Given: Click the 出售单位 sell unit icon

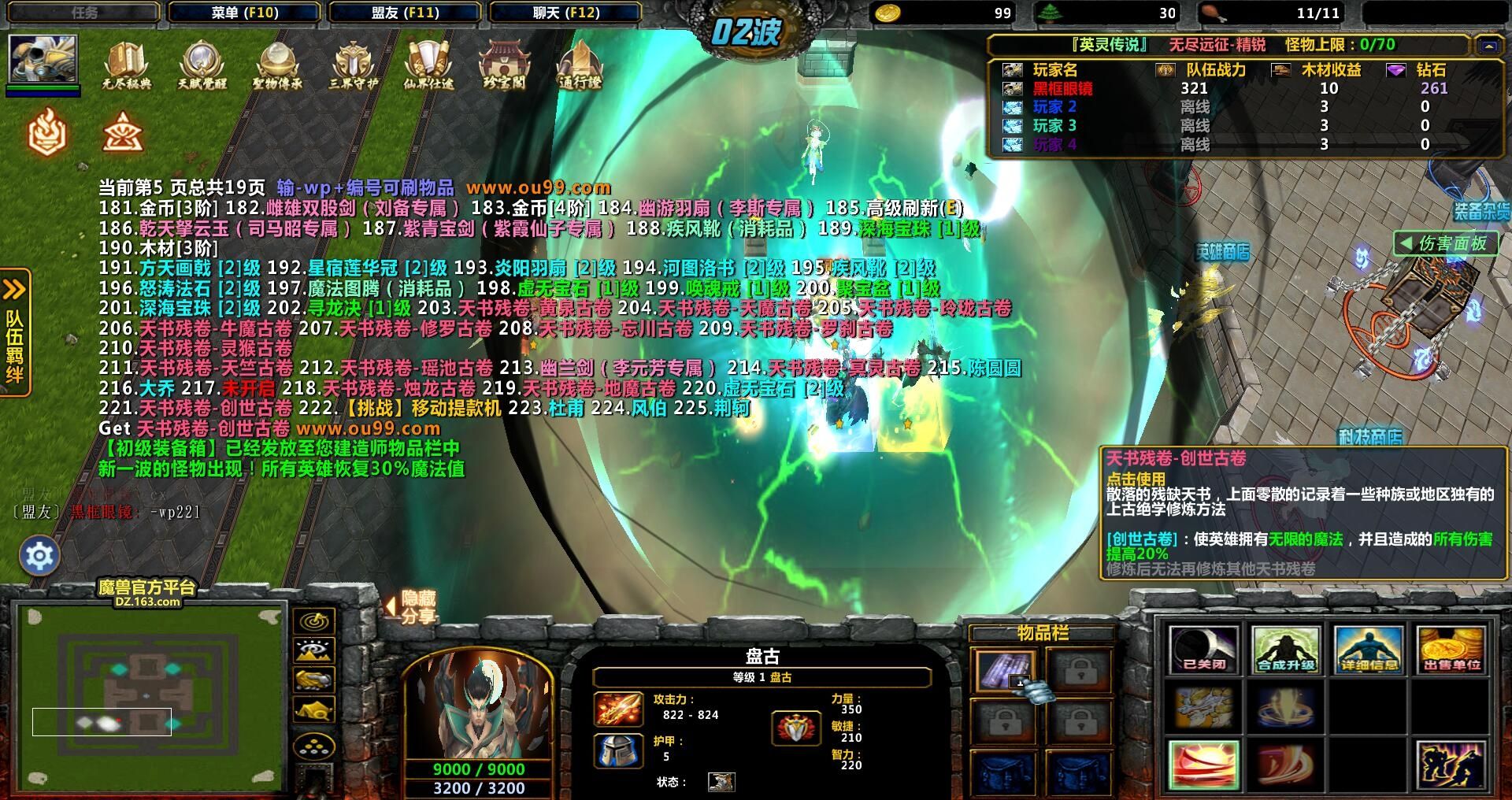Looking at the screenshot, I should point(1451,649).
